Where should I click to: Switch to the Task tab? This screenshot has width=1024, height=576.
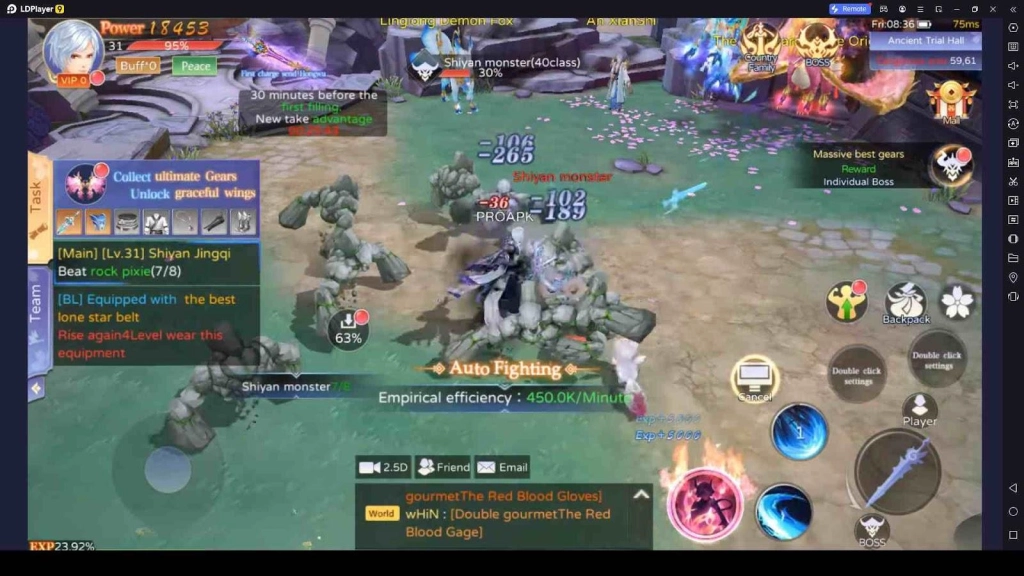[38, 196]
